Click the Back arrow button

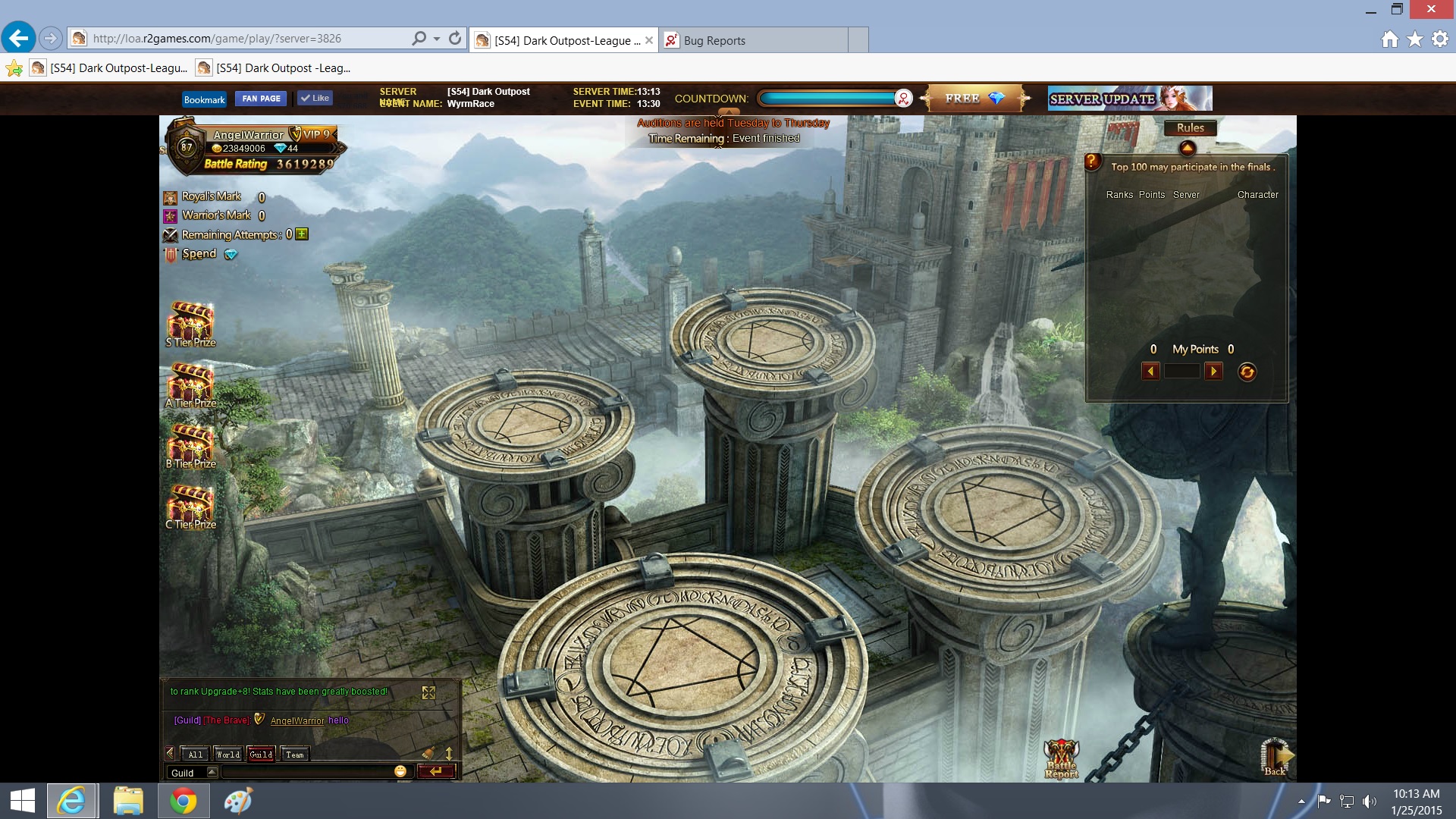tap(1276, 757)
